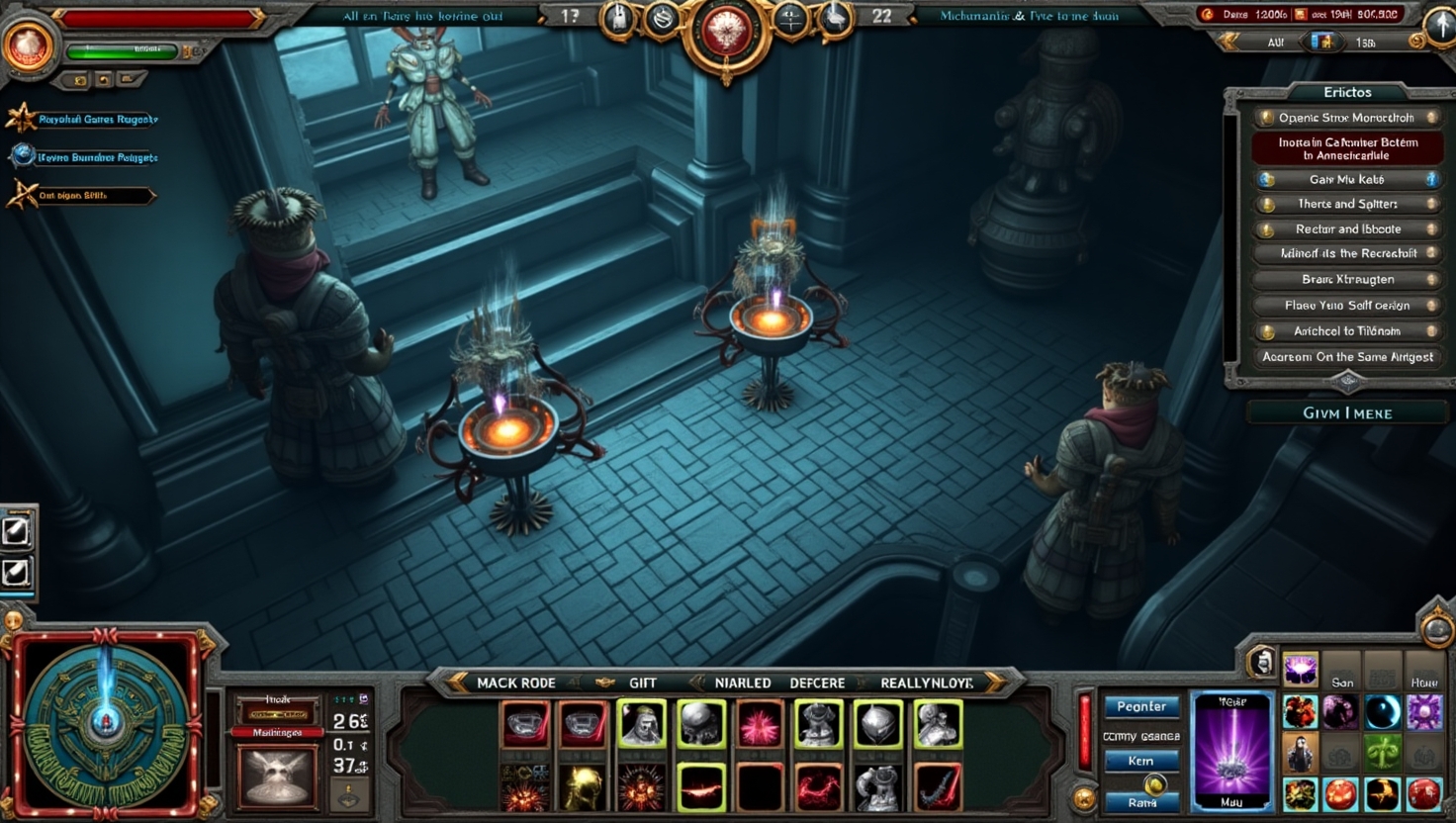Select the golden helmet item slot

pyautogui.click(x=583, y=788)
